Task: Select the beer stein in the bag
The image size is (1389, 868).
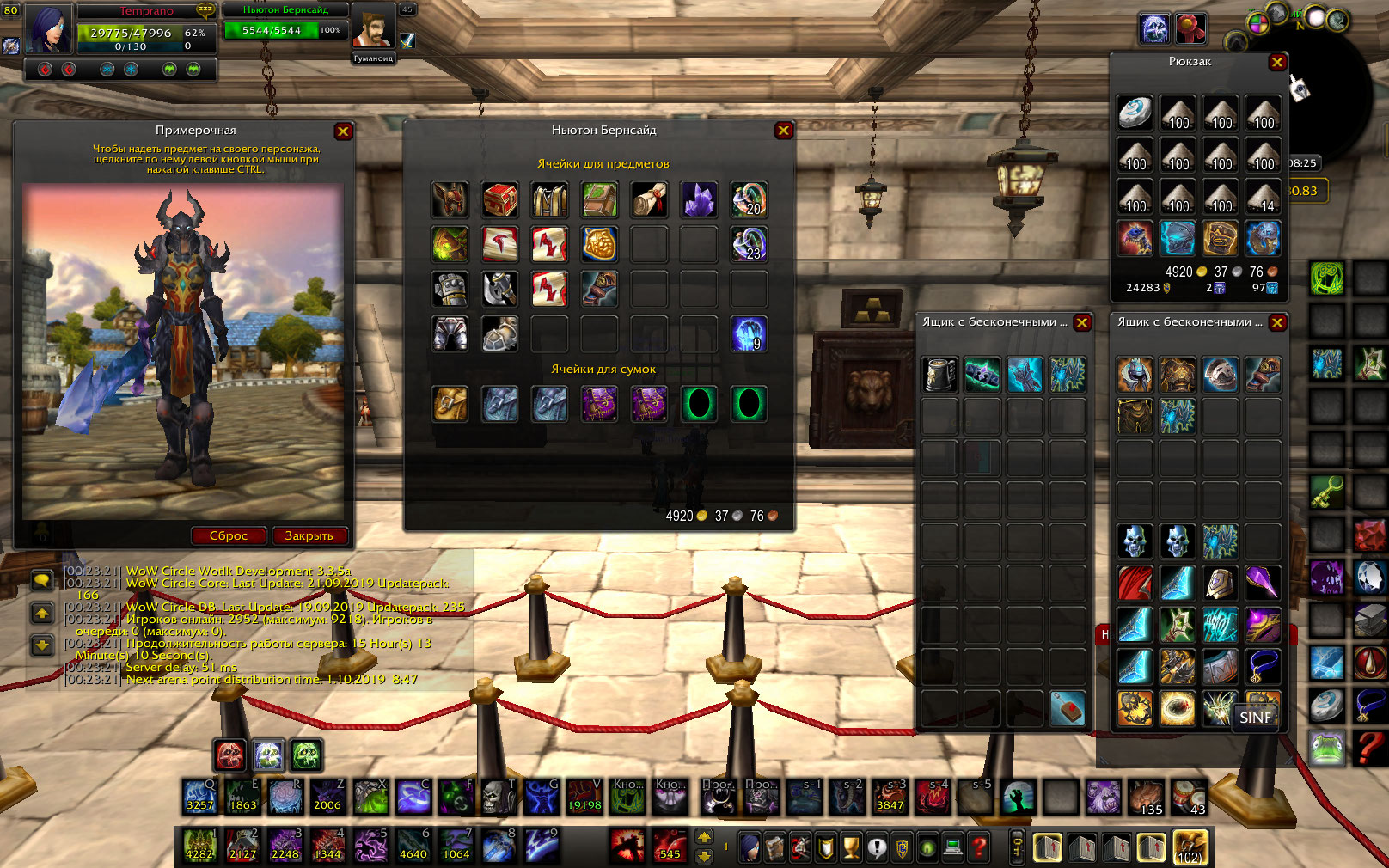Action: pos(939,376)
